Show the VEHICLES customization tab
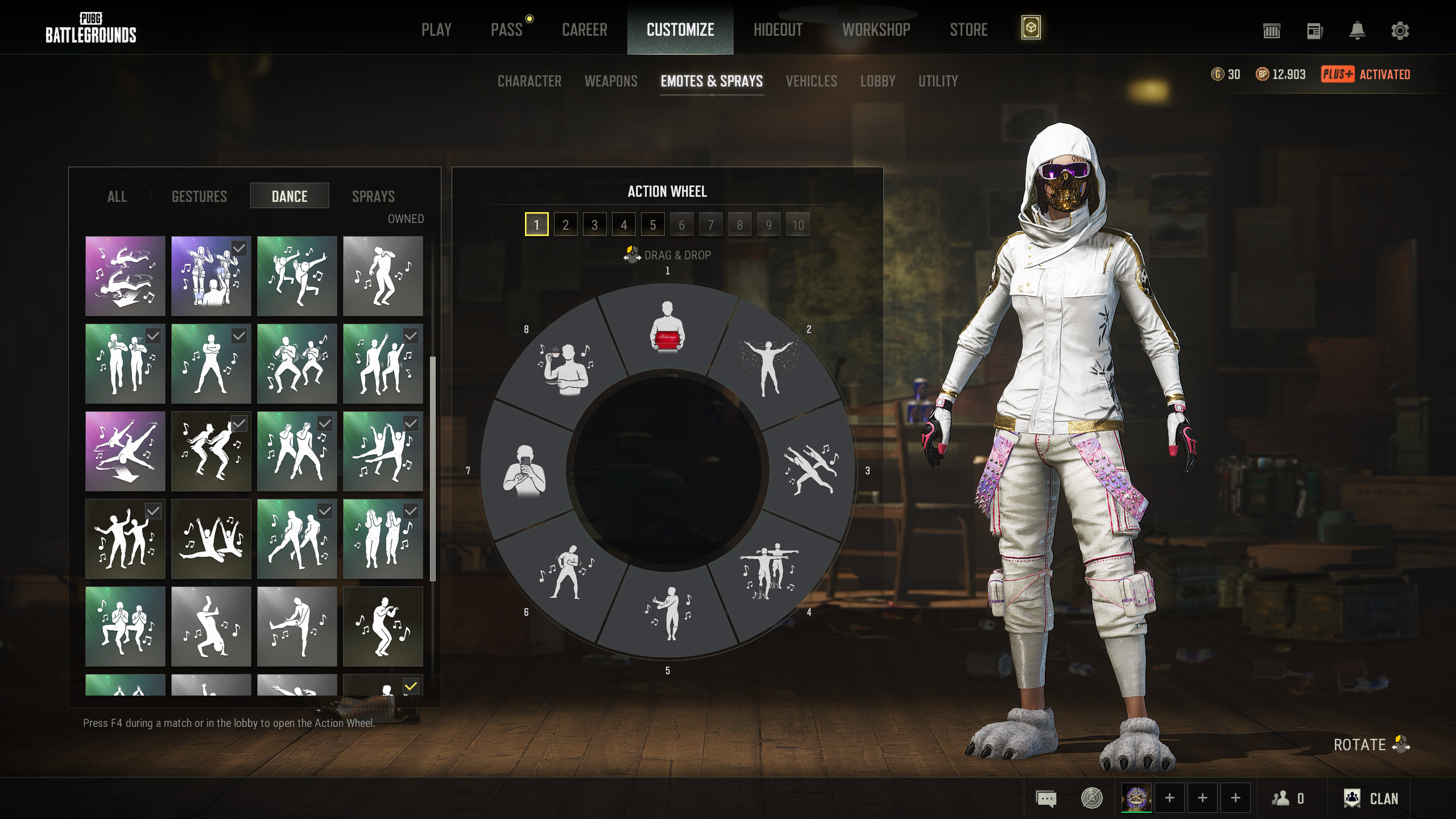 (811, 81)
